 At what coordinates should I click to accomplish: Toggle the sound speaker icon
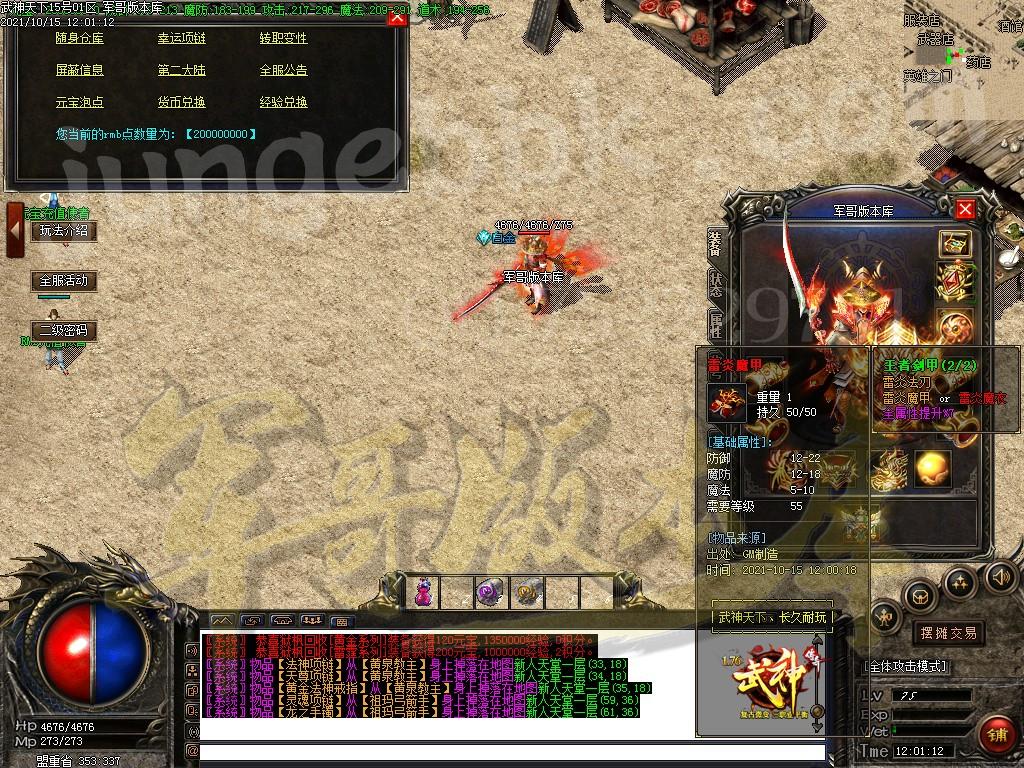click(1000, 577)
